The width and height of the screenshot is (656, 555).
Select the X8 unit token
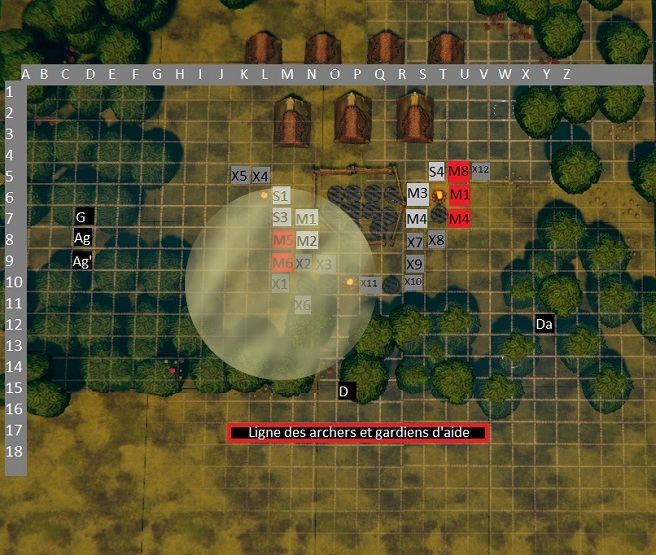[436, 240]
